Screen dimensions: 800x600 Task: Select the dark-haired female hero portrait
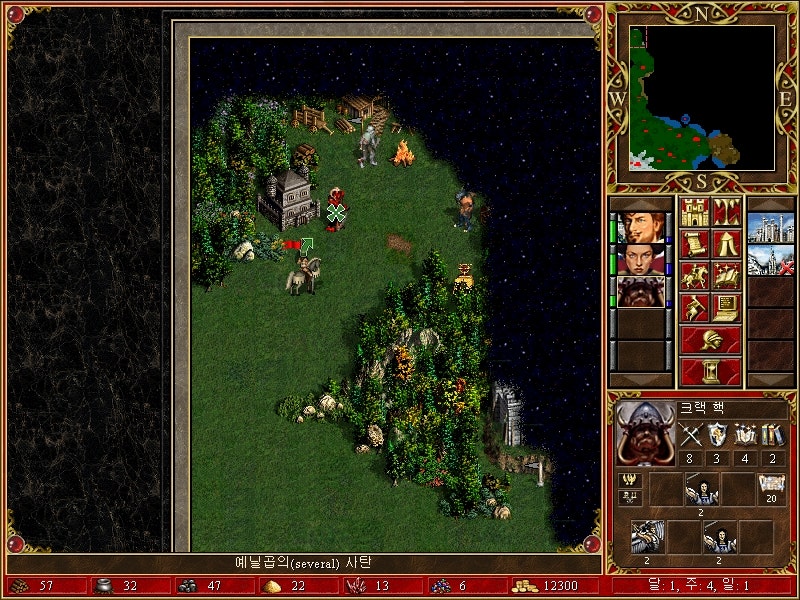(x=640, y=259)
